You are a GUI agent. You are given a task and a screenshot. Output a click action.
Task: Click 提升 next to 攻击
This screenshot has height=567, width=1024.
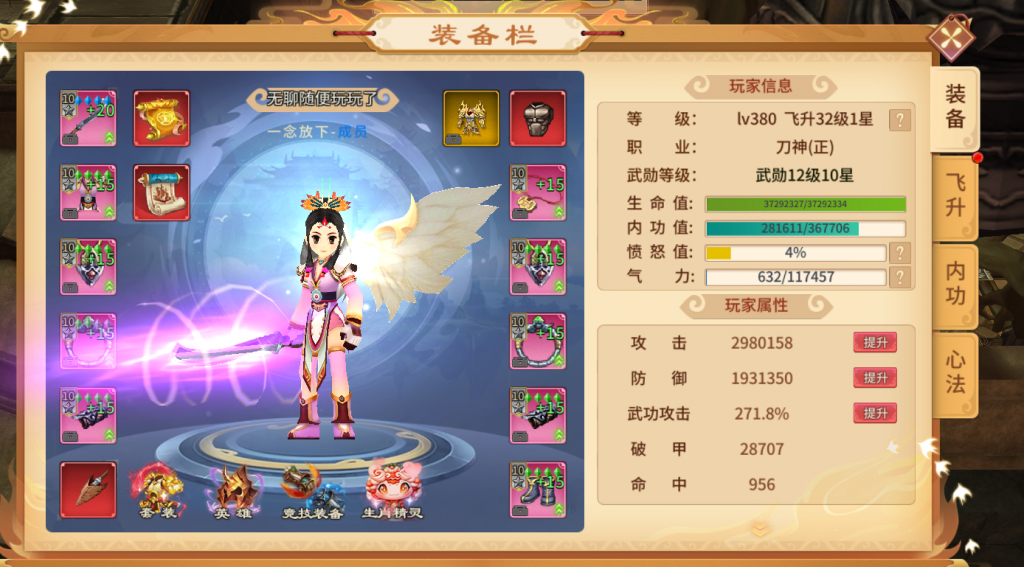click(x=875, y=343)
